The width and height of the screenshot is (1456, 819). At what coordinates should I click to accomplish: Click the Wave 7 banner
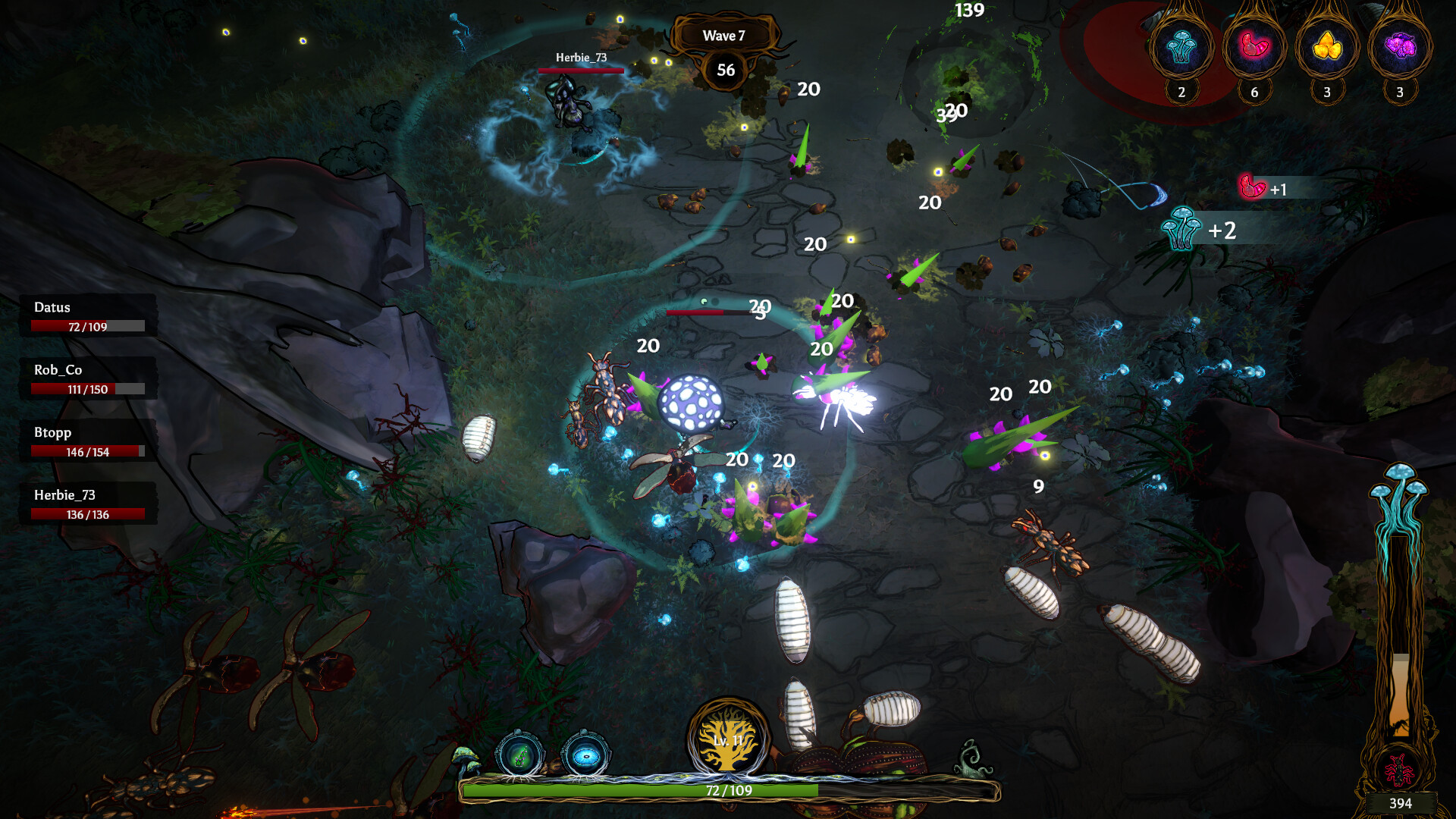(724, 35)
